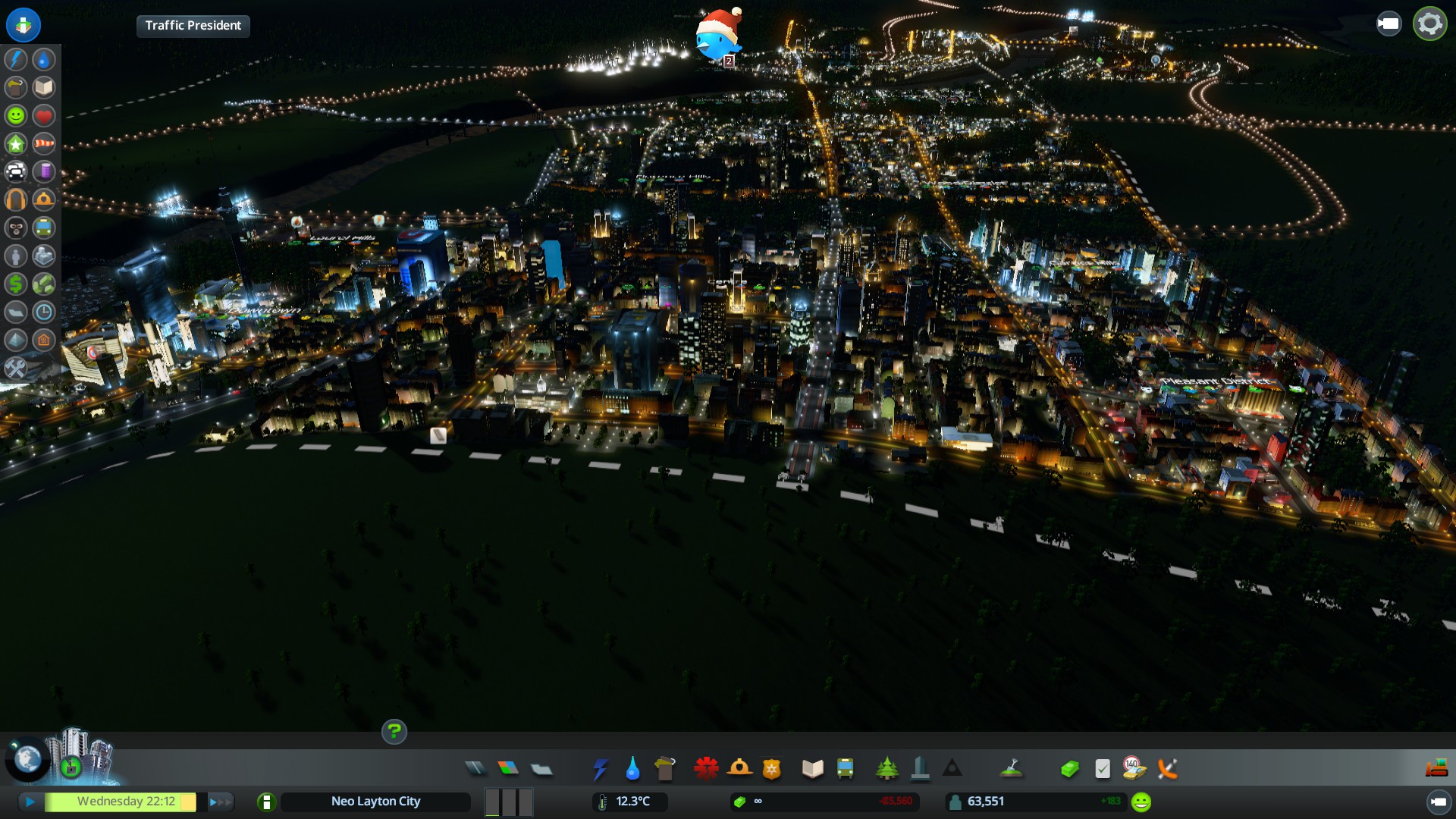This screenshot has width=1456, height=819.
Task: Toggle the play/pause simulation button
Action: (30, 802)
